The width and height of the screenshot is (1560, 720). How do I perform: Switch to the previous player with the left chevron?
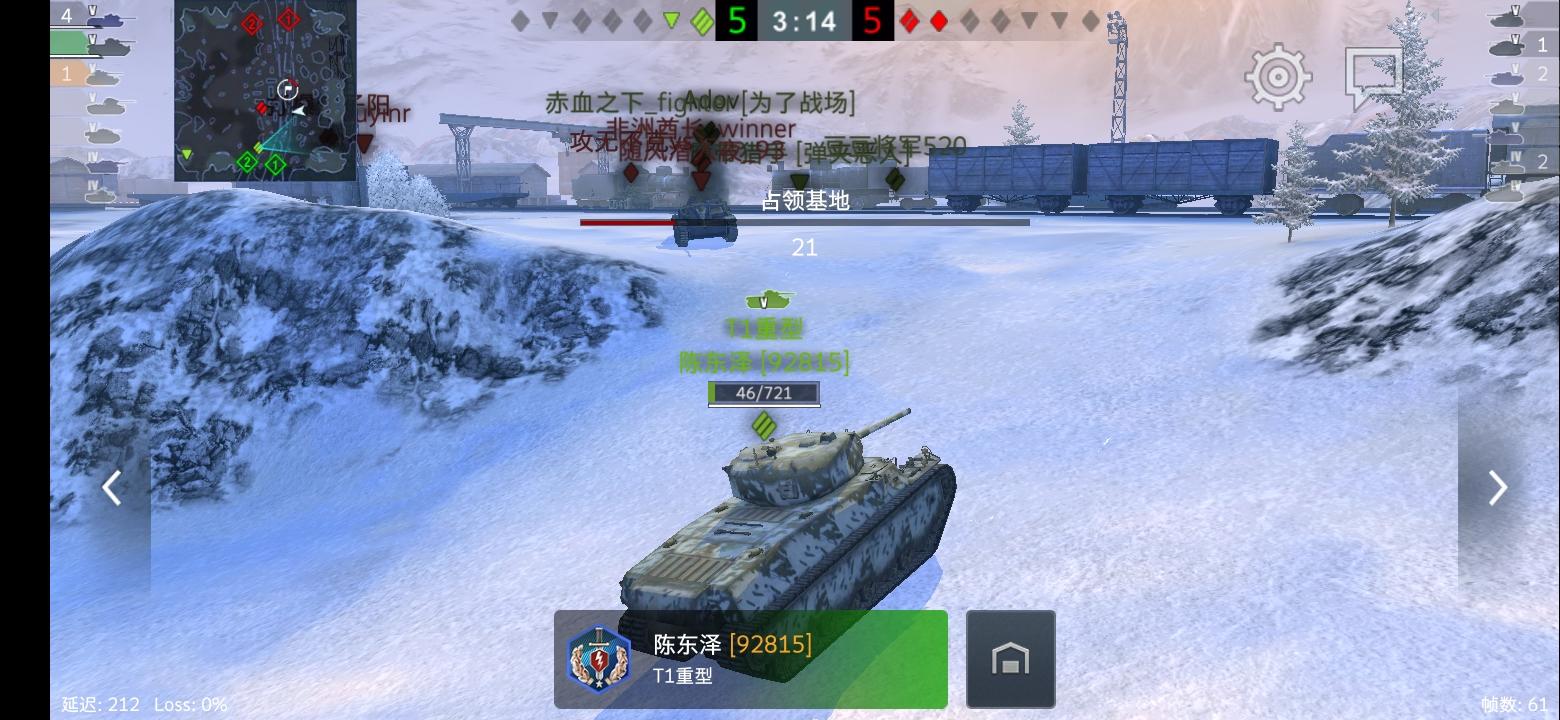coord(112,487)
